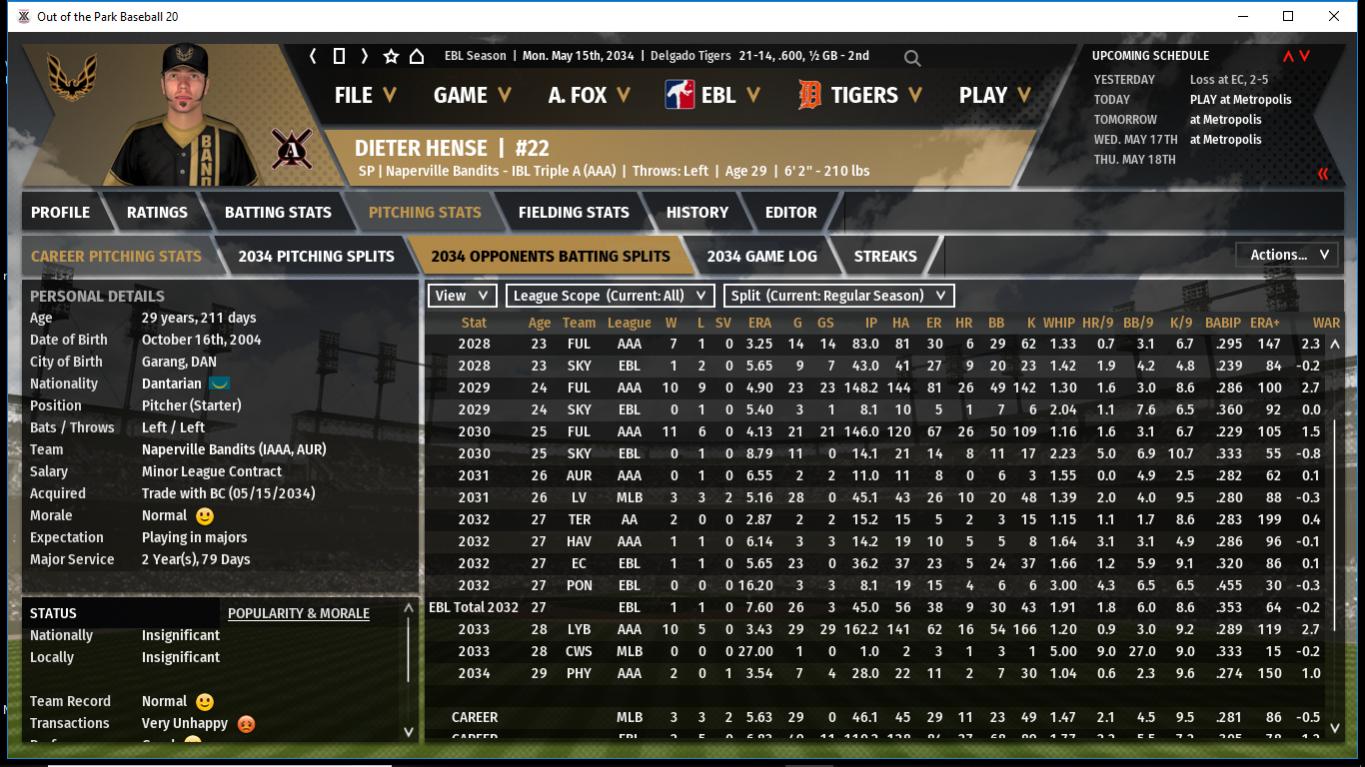Open the League Scope dropdown
The image size is (1365, 767).
point(610,296)
